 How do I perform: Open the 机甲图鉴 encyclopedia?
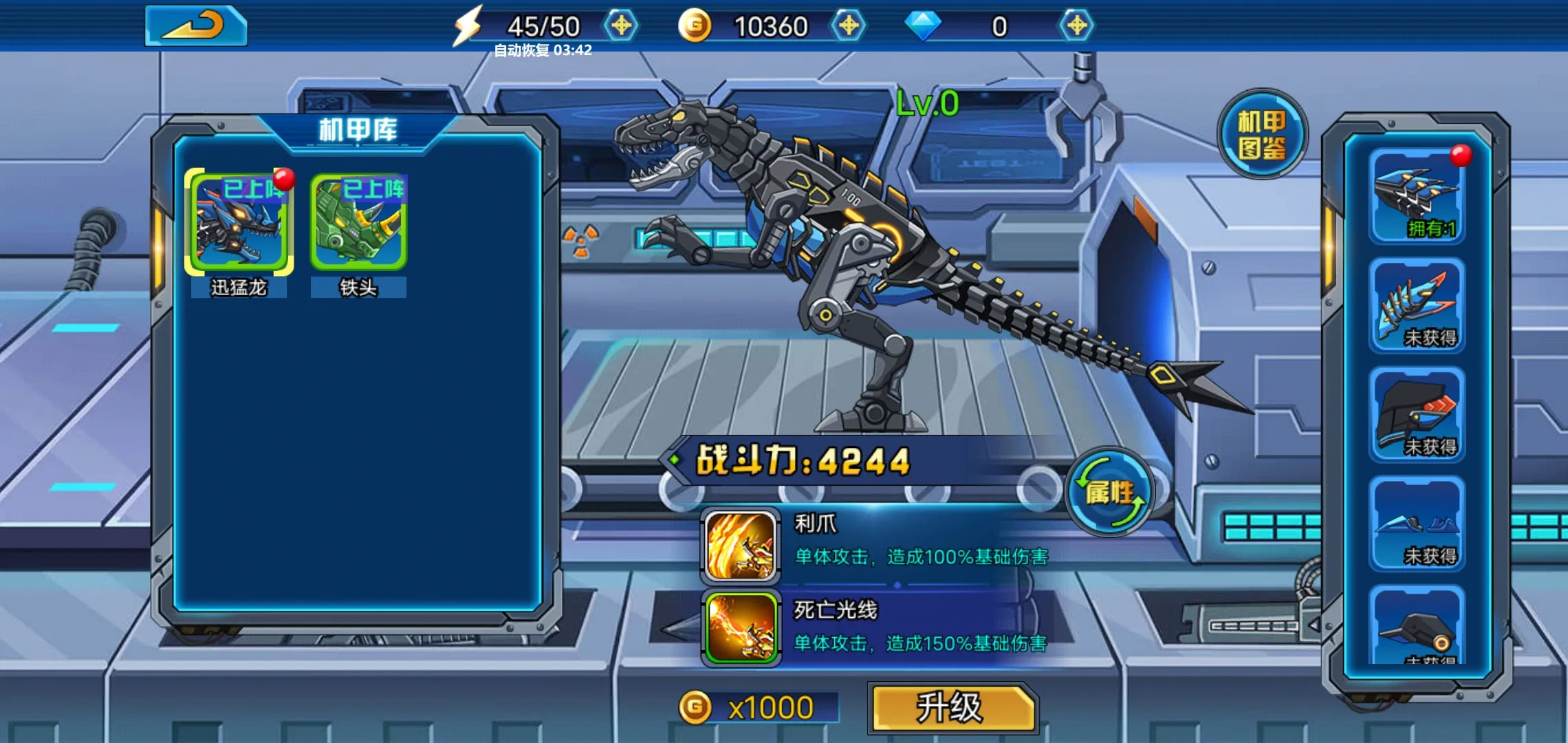(x=1262, y=134)
